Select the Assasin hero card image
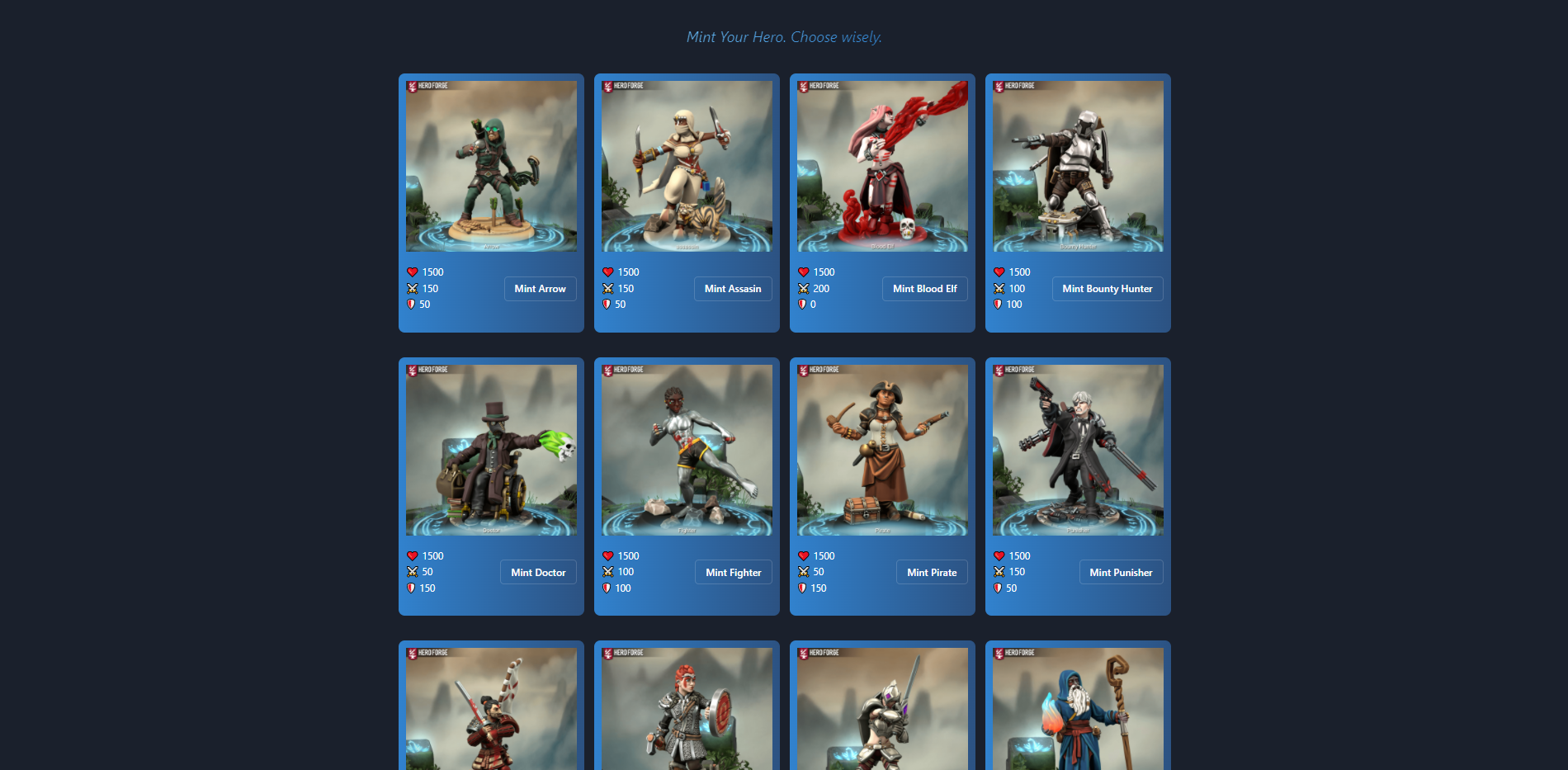The width and height of the screenshot is (1568, 770). pos(687,166)
